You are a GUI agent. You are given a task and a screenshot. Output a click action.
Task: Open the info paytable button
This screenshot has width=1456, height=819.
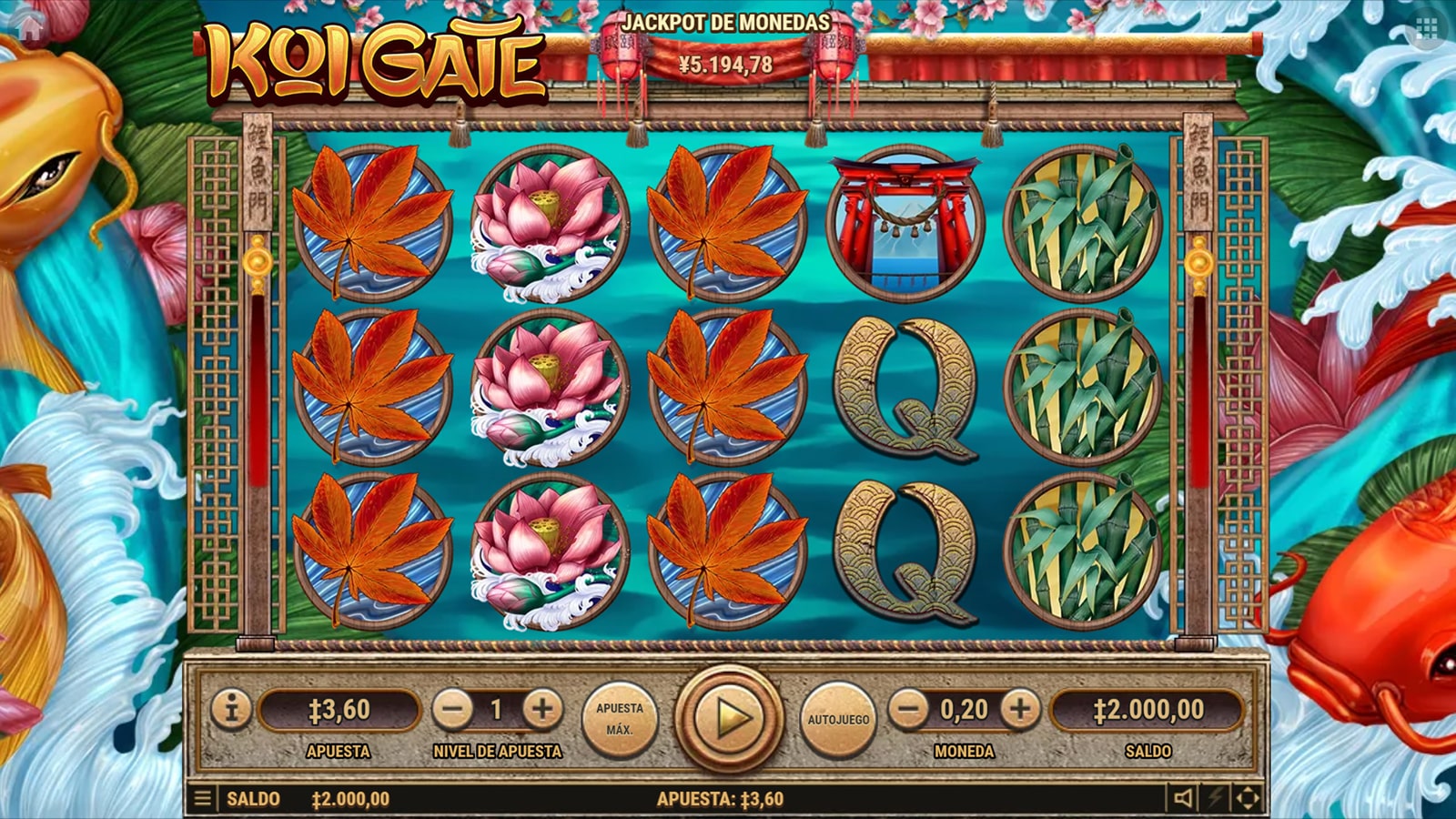tap(231, 709)
